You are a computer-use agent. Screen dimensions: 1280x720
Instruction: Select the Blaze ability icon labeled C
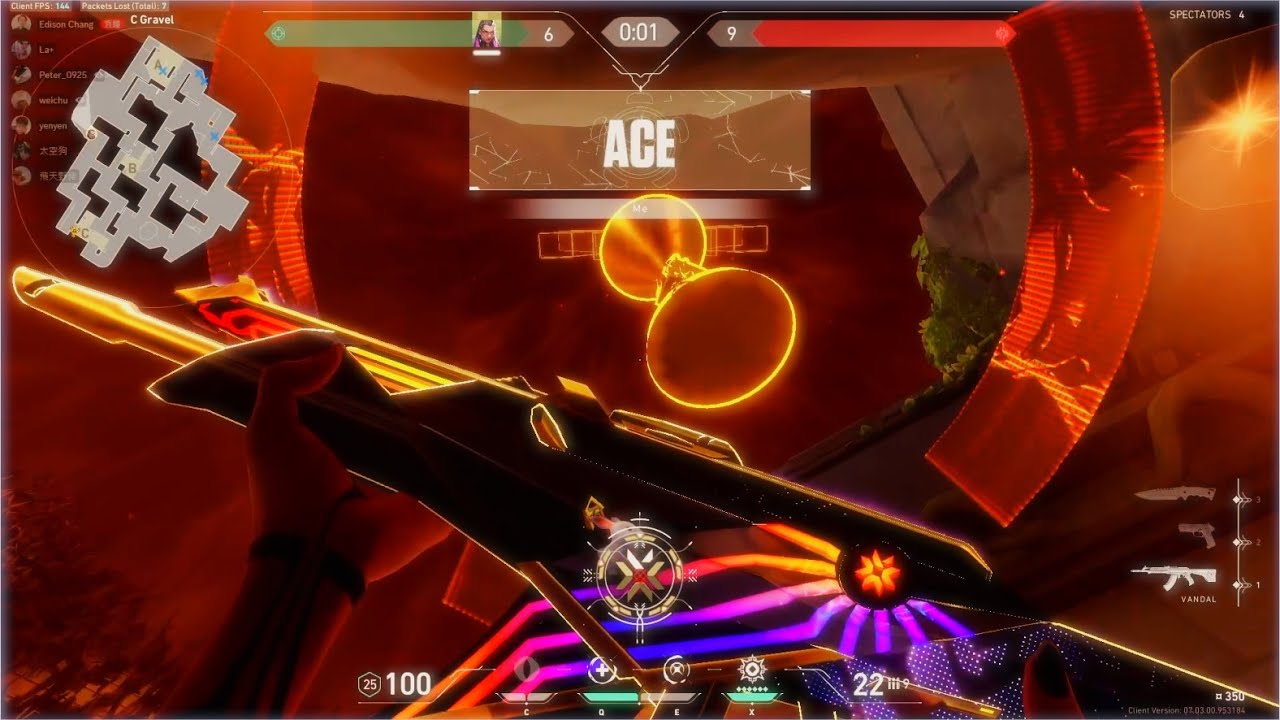click(x=527, y=665)
